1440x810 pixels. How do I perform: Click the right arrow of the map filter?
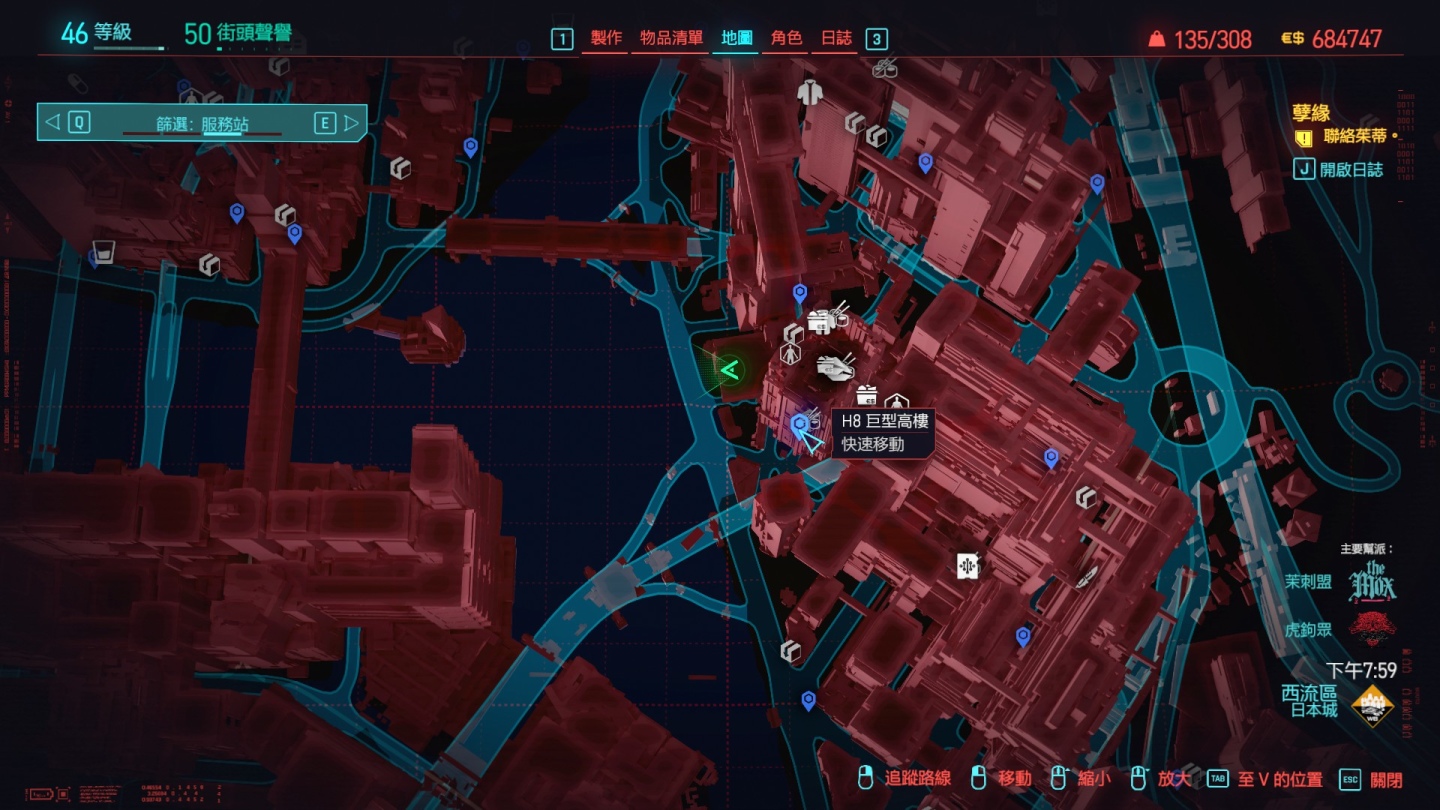351,123
